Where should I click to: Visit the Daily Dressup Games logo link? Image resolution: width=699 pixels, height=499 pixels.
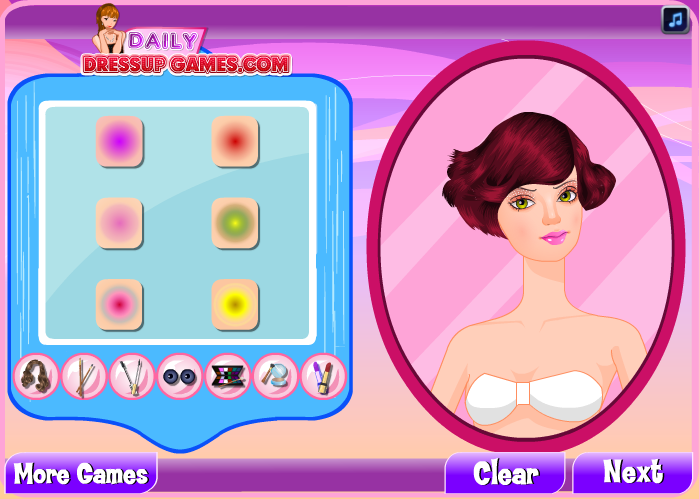pos(186,52)
